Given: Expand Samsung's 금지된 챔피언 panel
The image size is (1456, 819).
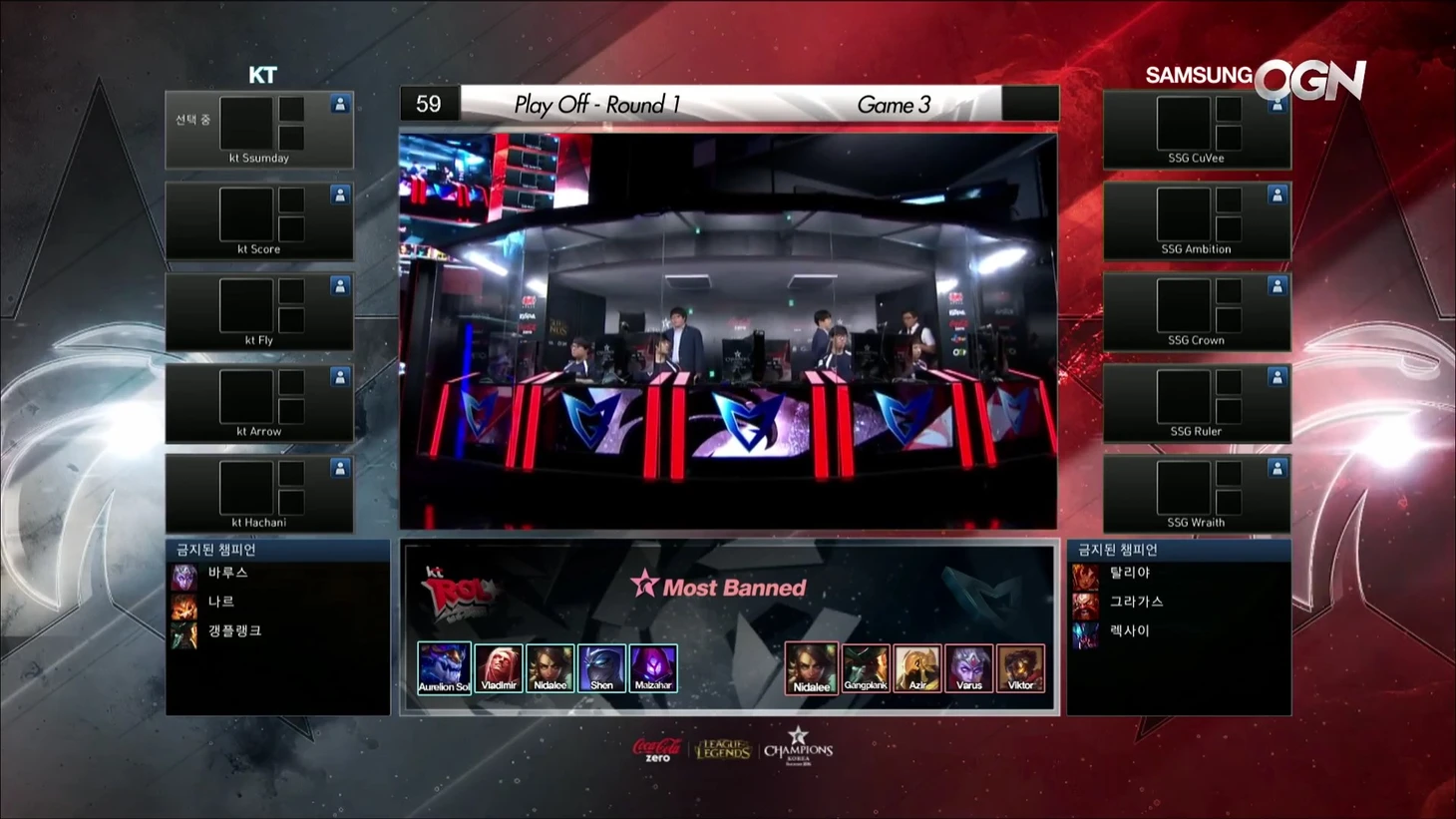Looking at the screenshot, I should click(1181, 548).
